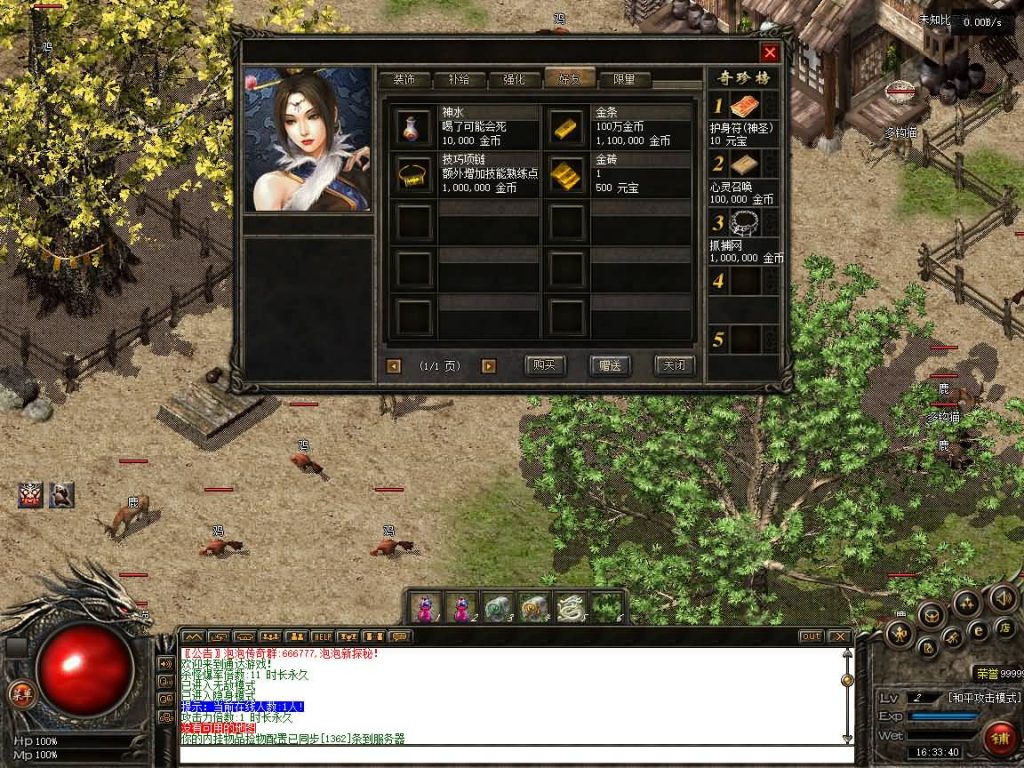This screenshot has width=1024, height=768.
Task: Switch to the 限量 limited tab
Action: click(x=624, y=80)
